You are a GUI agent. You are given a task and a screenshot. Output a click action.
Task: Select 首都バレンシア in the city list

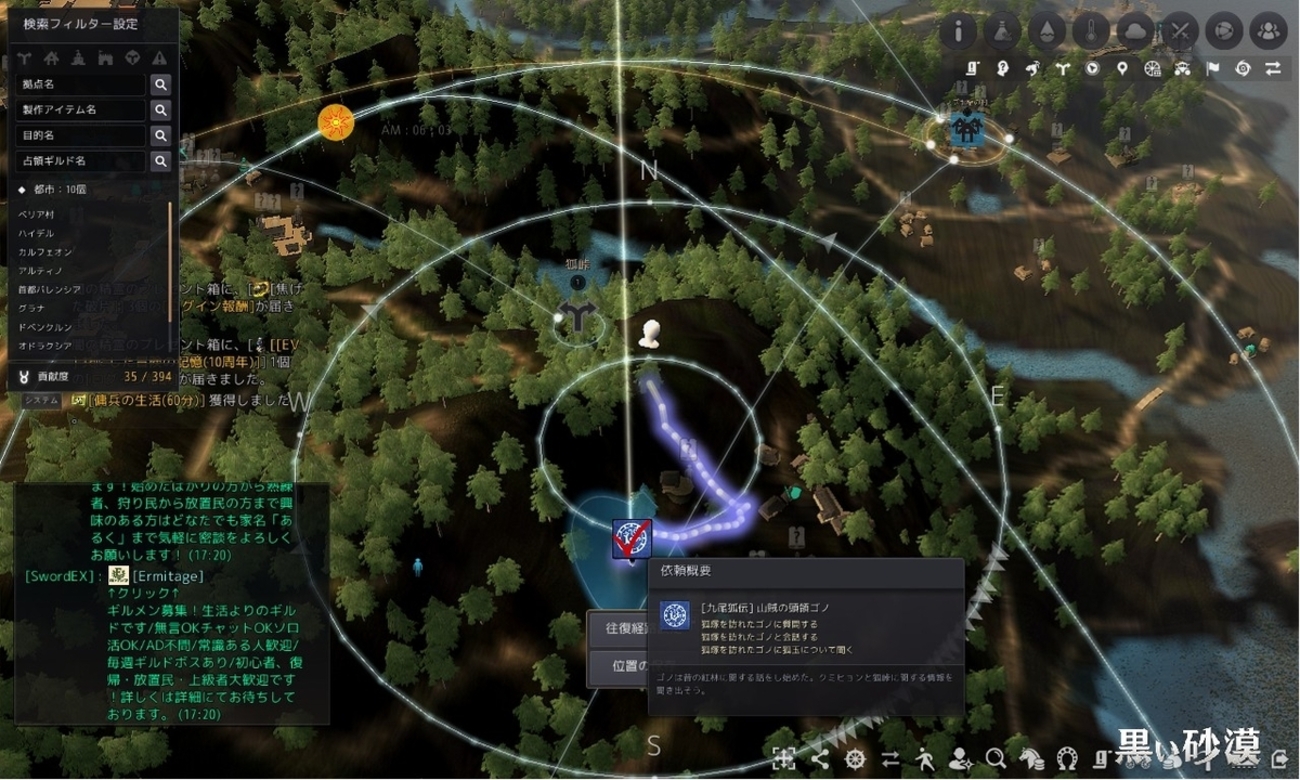pos(50,289)
